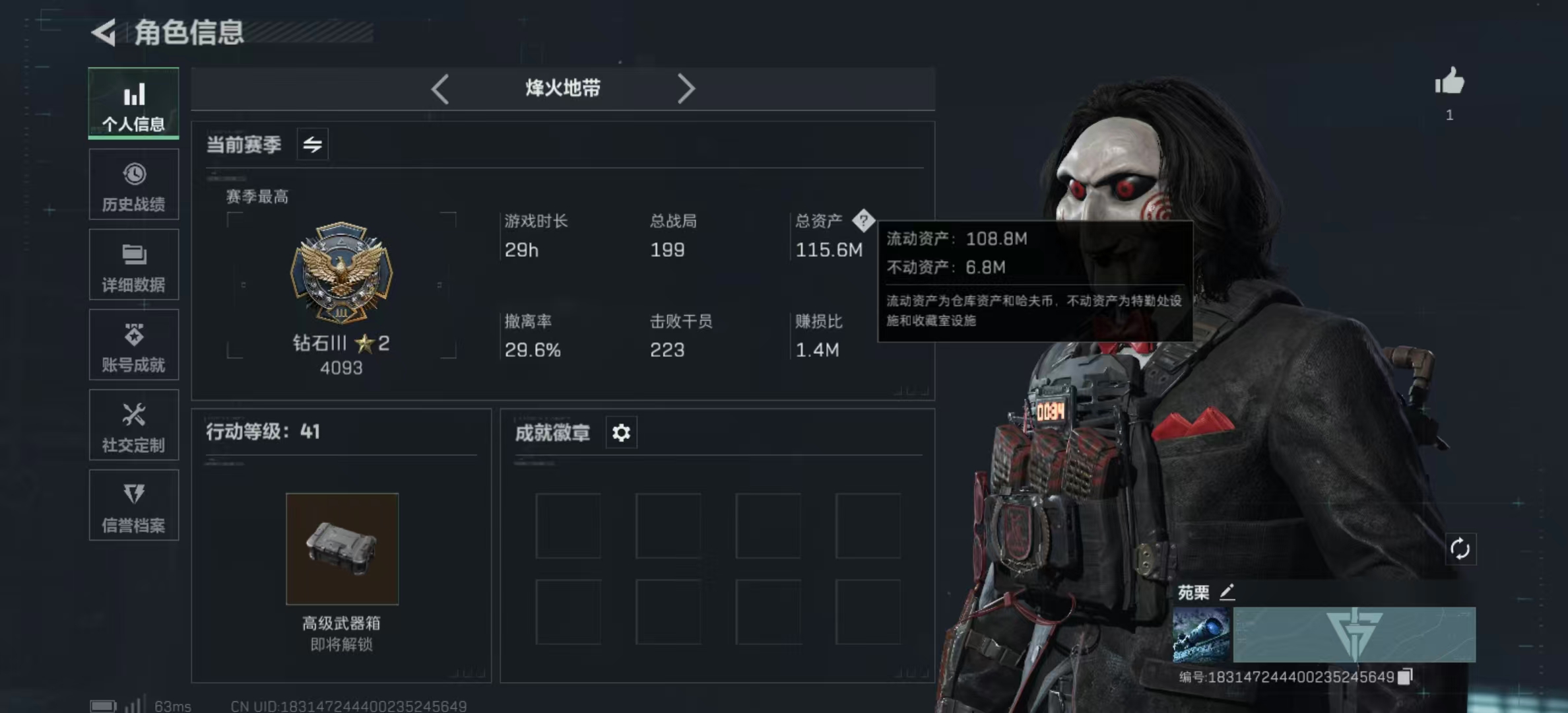Screen dimensions: 1568x713
Task: Switch to the 历史战绩 tab
Action: pos(133,185)
